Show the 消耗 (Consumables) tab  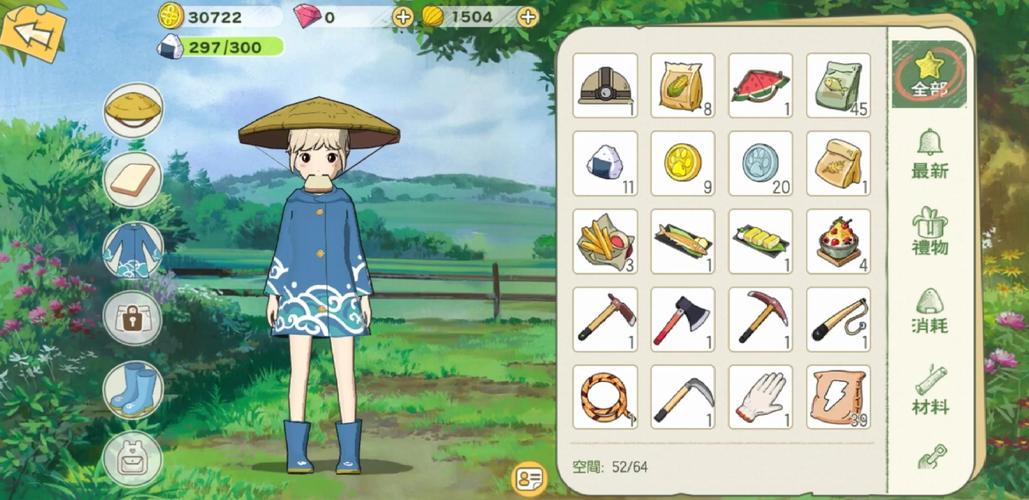(929, 311)
